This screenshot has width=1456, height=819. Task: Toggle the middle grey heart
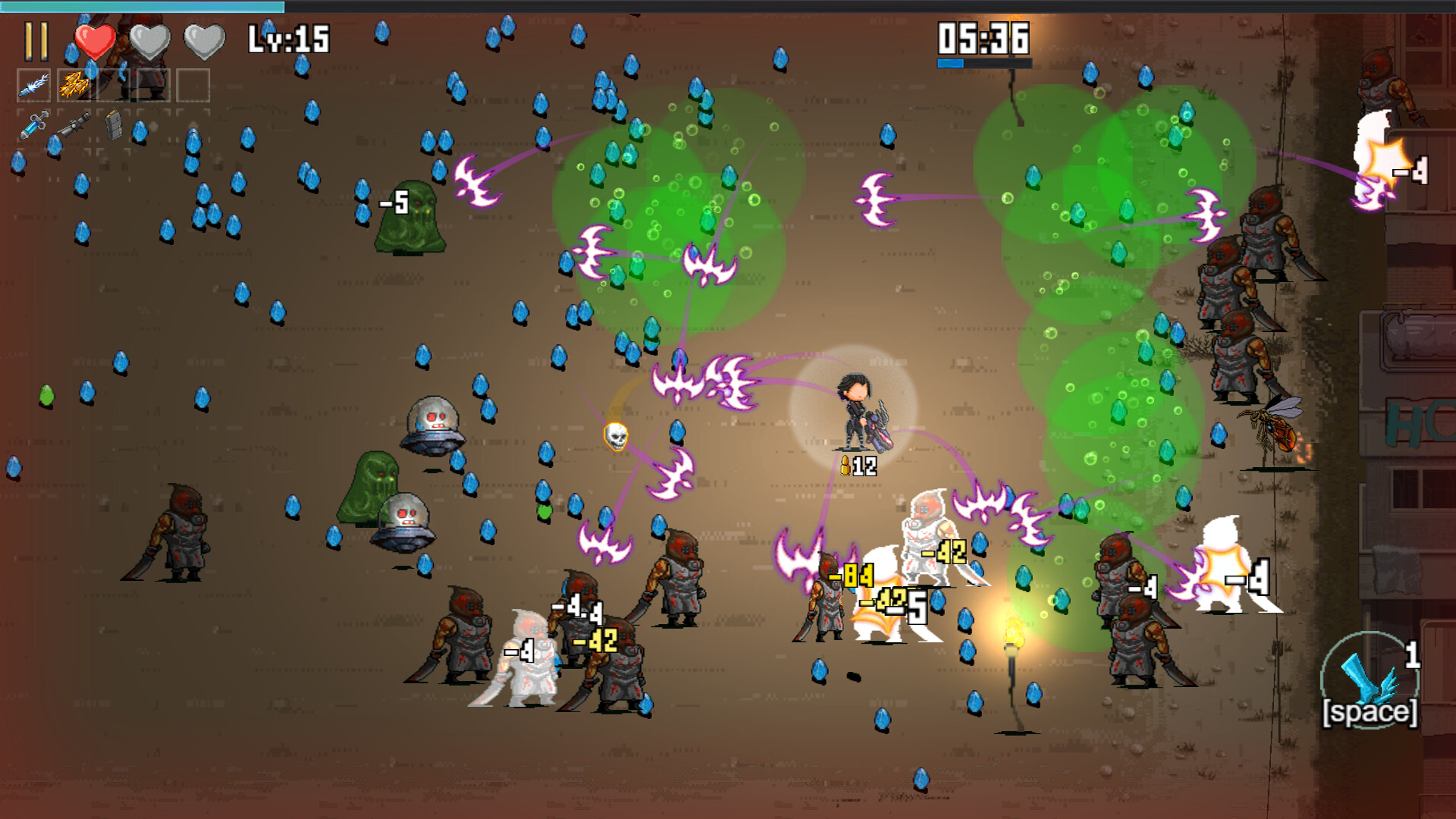click(x=149, y=39)
